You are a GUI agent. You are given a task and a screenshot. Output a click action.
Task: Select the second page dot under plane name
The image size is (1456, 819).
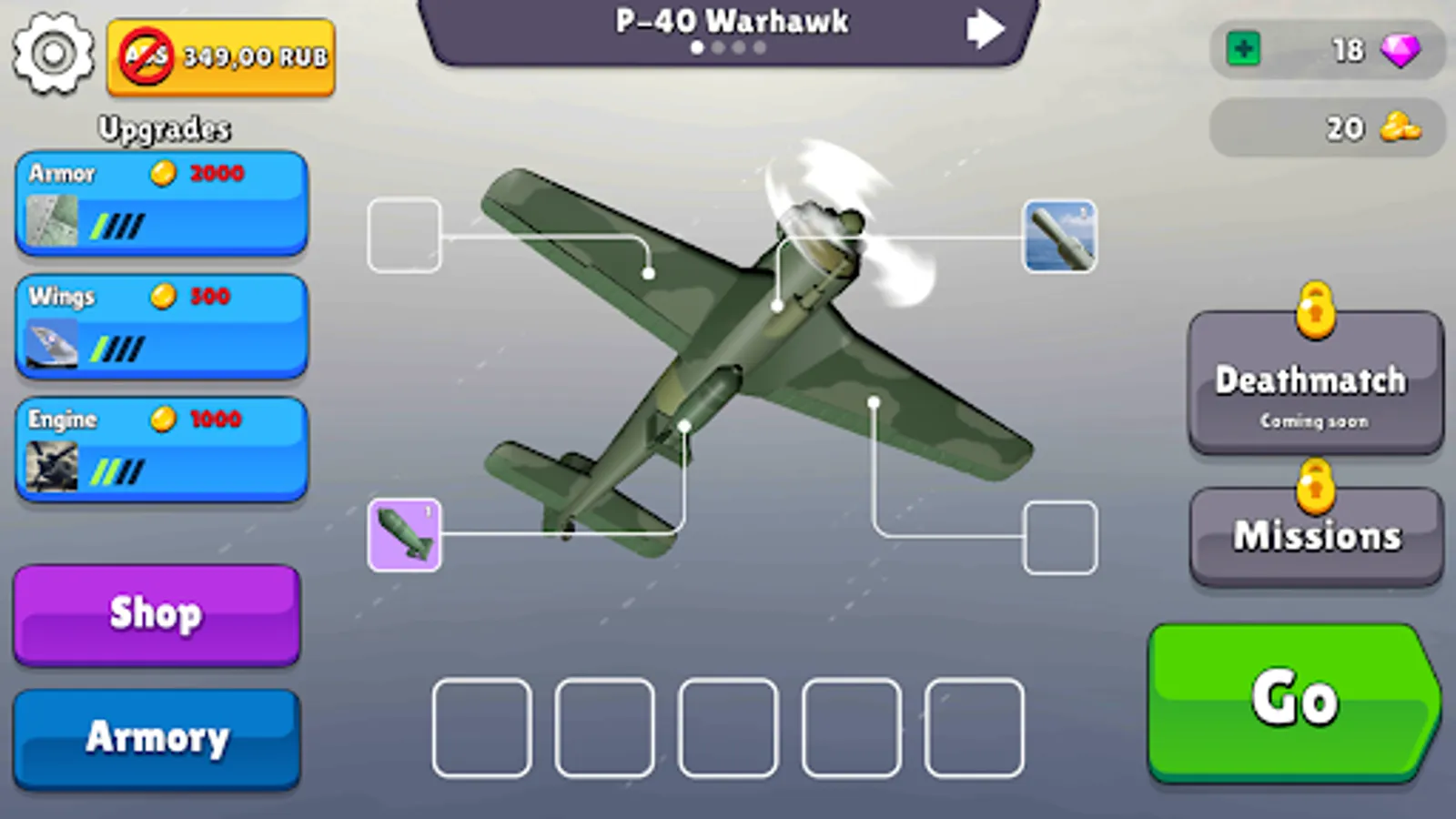point(718,47)
